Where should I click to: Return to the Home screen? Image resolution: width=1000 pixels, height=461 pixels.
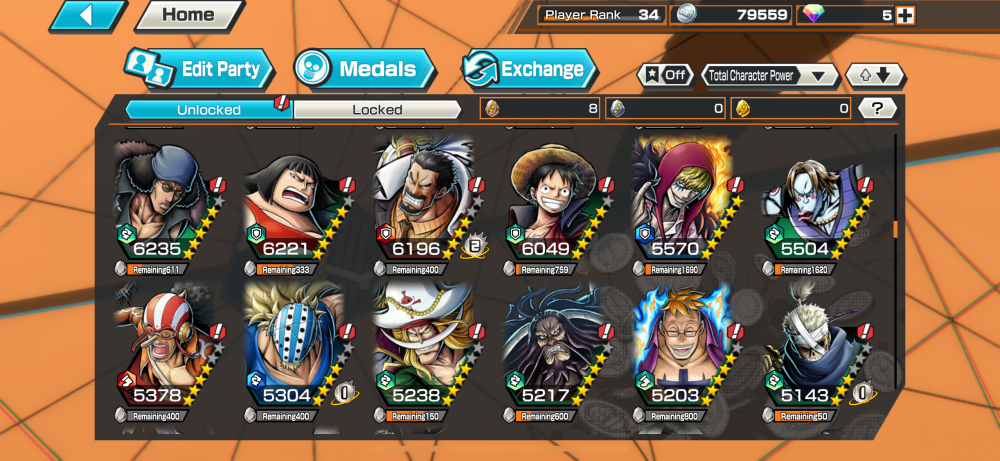point(188,15)
